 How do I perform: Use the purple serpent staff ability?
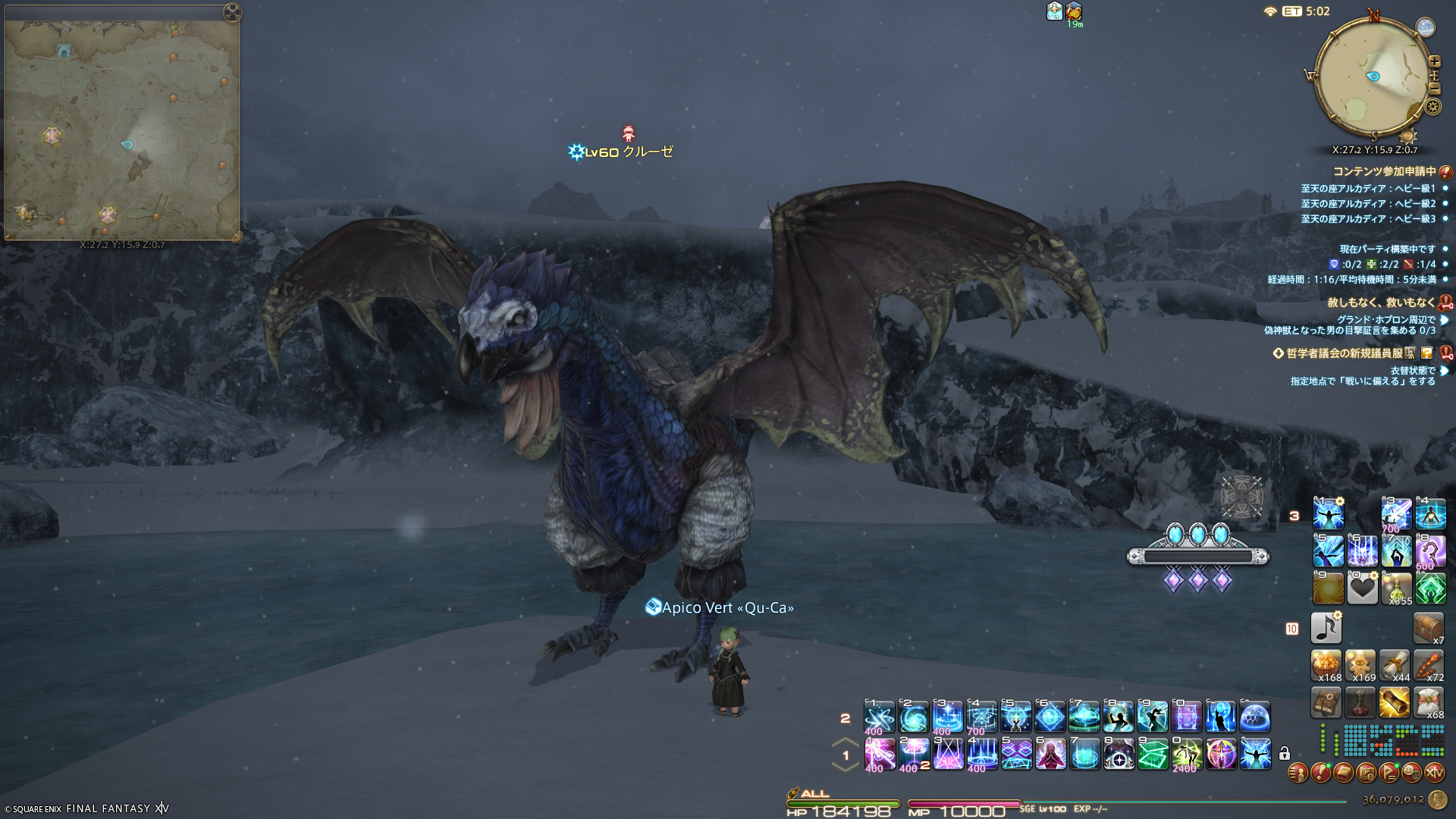tap(1430, 552)
